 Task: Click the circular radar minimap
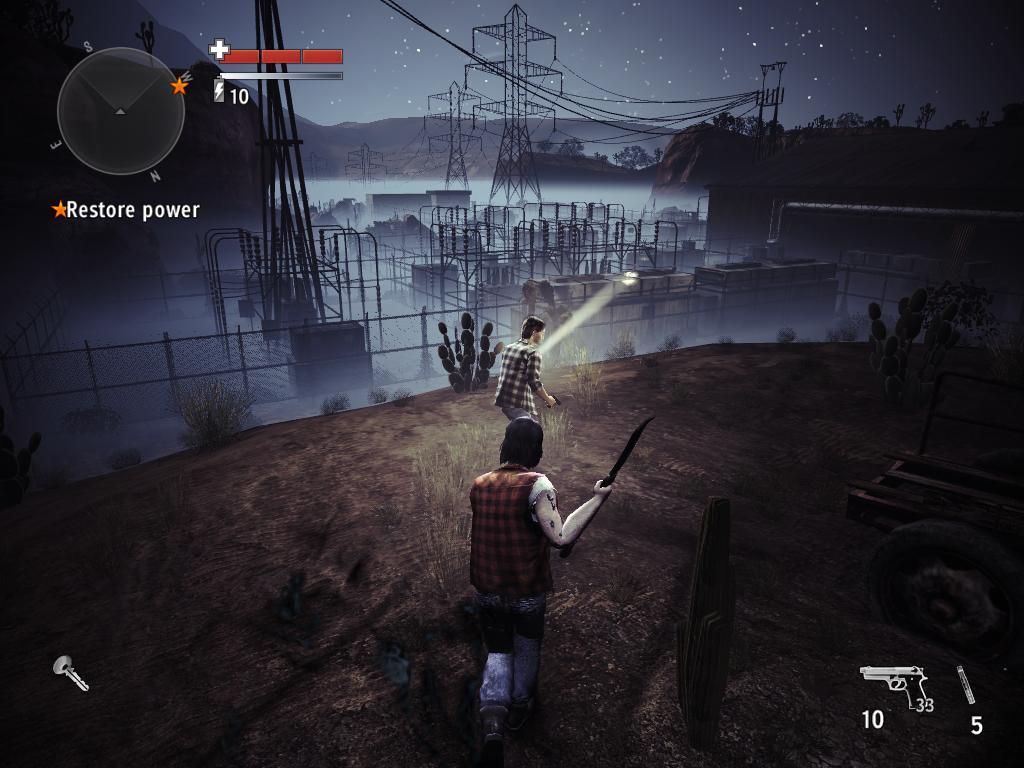coord(120,110)
